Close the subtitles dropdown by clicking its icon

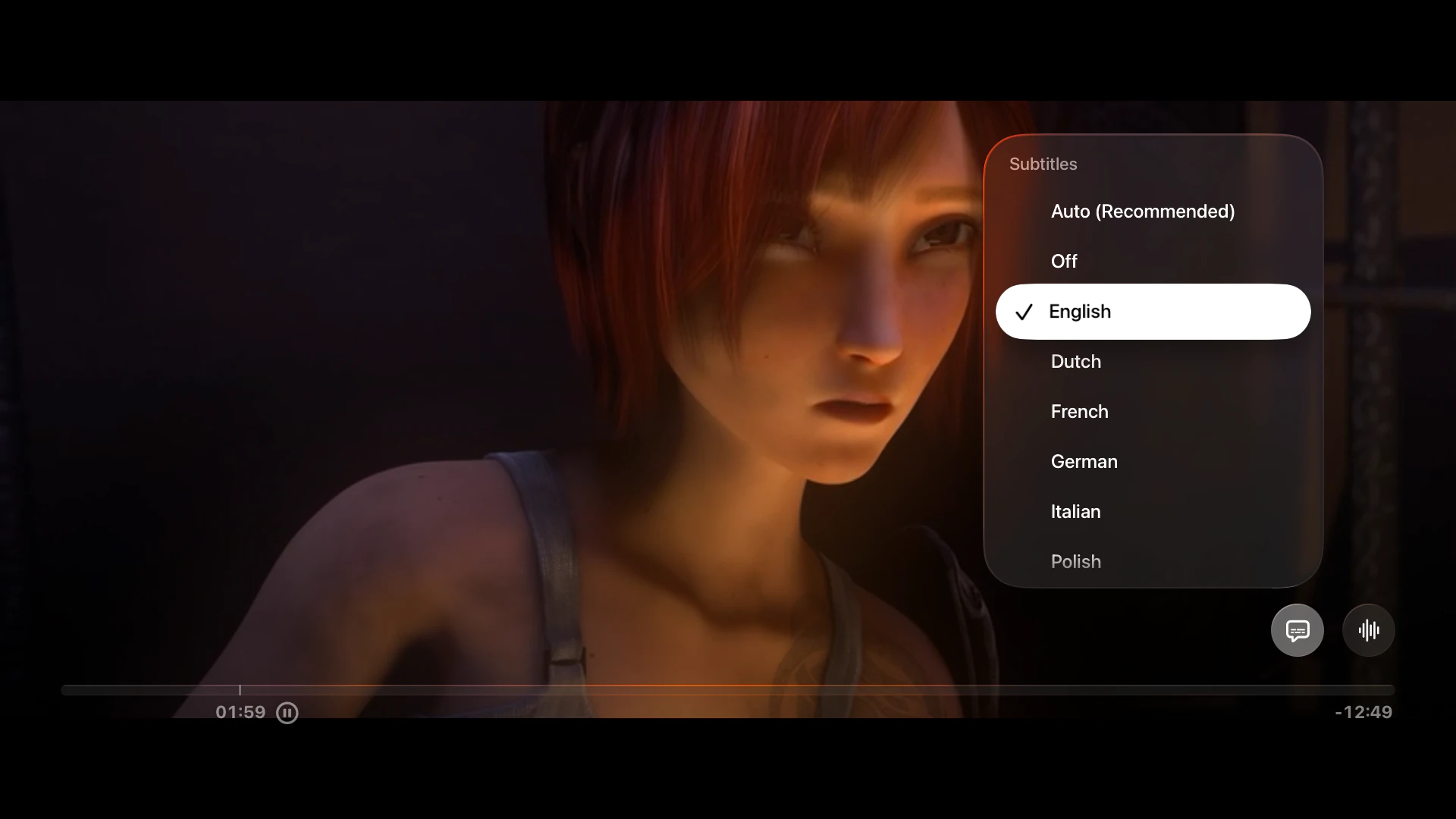(x=1297, y=629)
